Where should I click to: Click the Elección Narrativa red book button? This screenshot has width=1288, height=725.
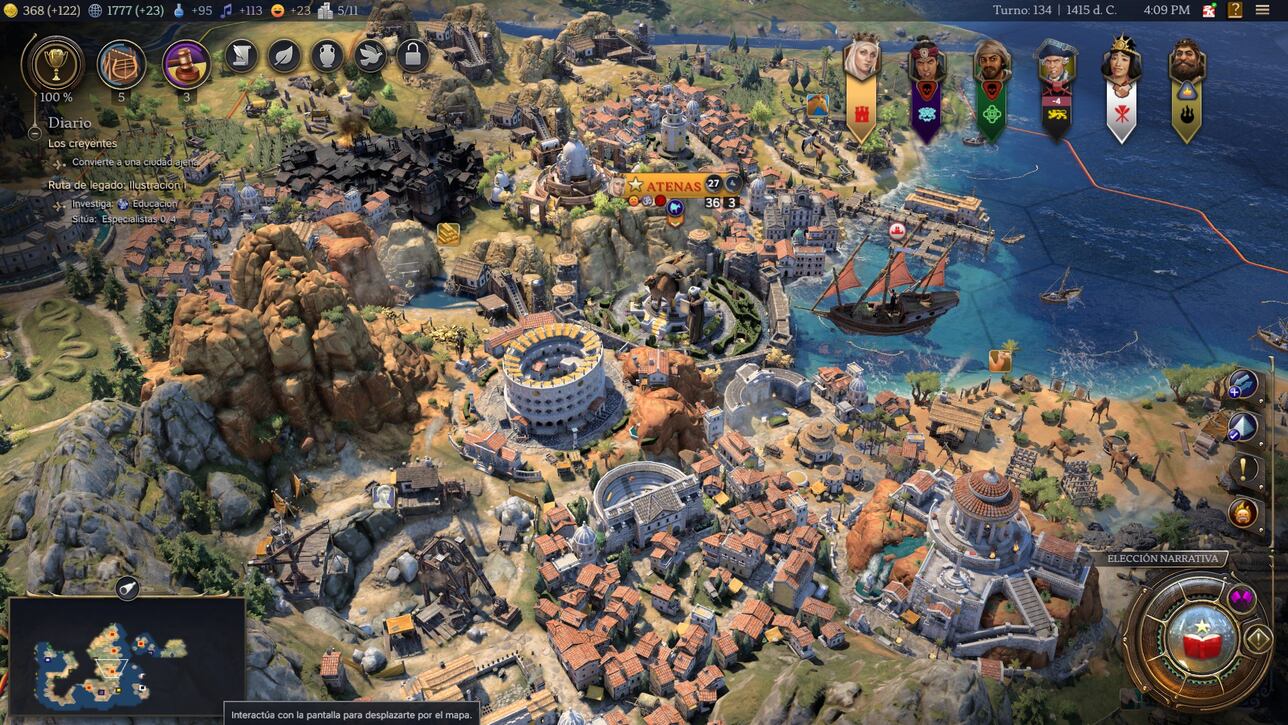click(1201, 640)
